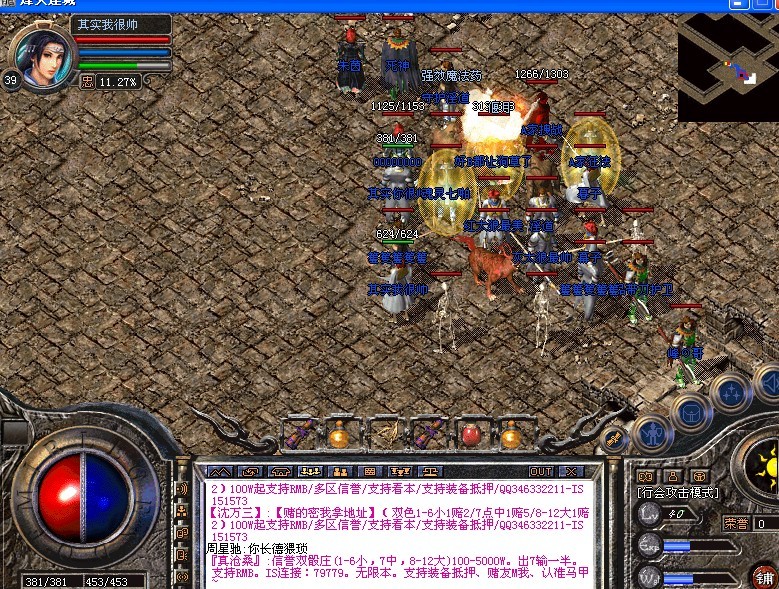779x589 pixels.
Task: Click the balance-scale trade button on chat bar
Action: tap(430, 471)
